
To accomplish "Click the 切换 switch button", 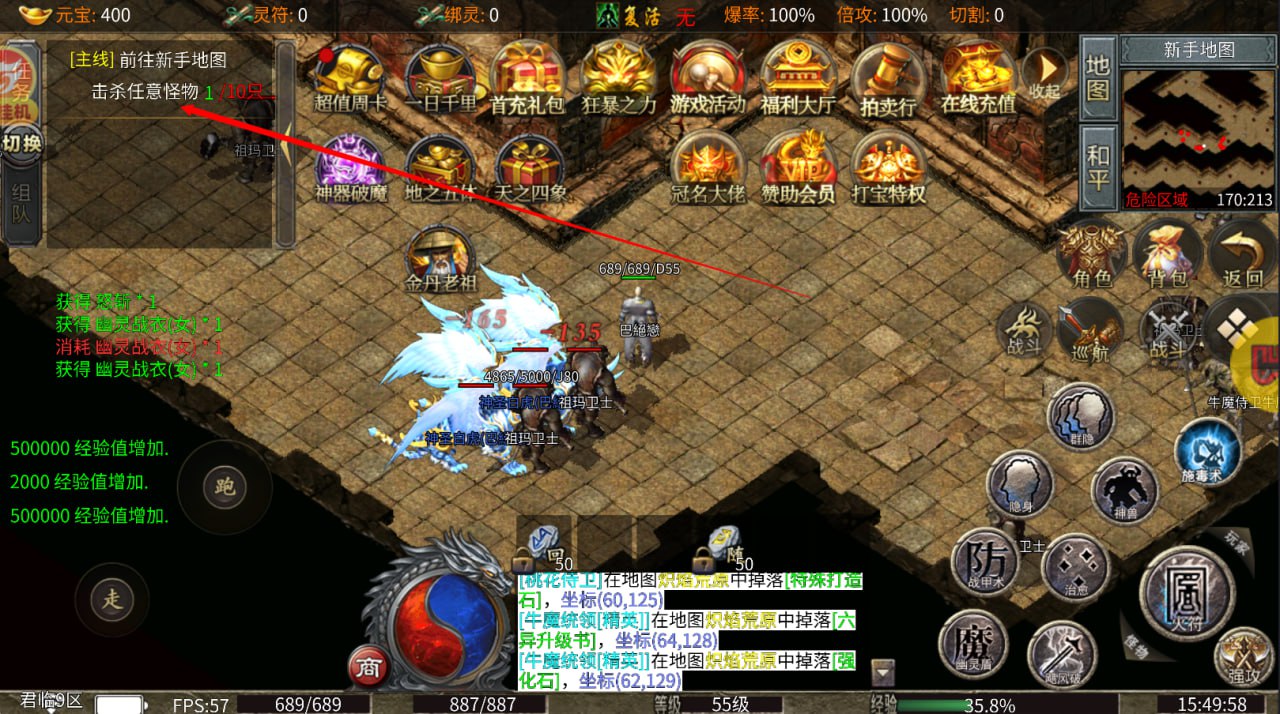I will click(x=21, y=143).
